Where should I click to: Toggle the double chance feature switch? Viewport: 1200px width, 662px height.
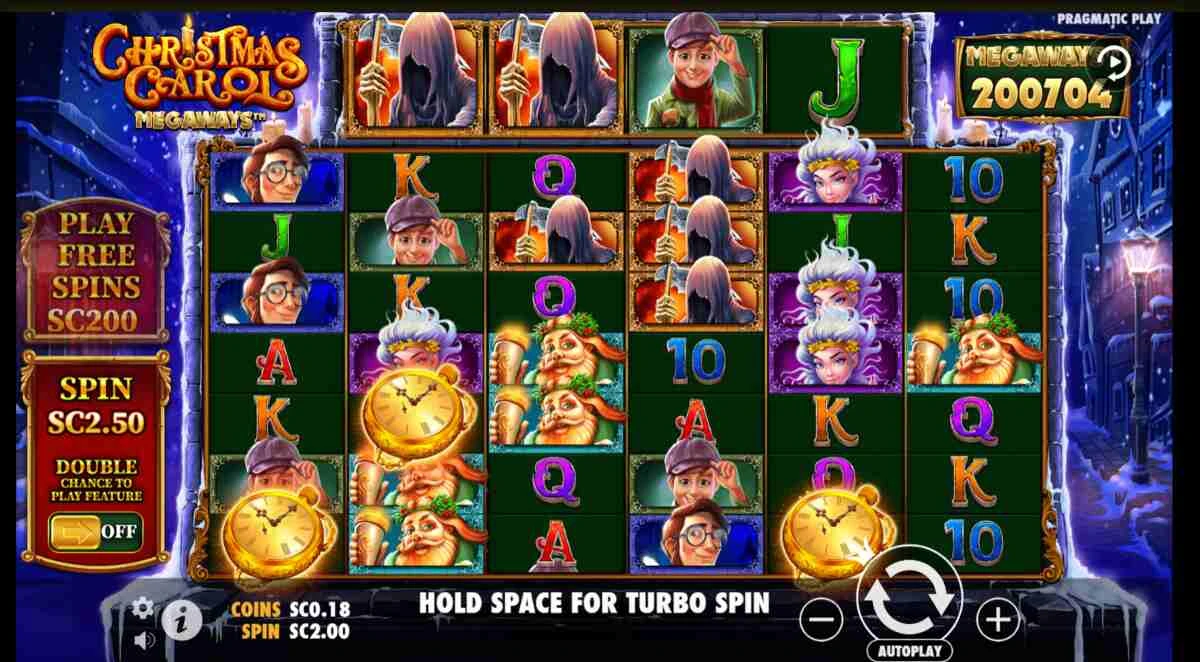click(95, 531)
